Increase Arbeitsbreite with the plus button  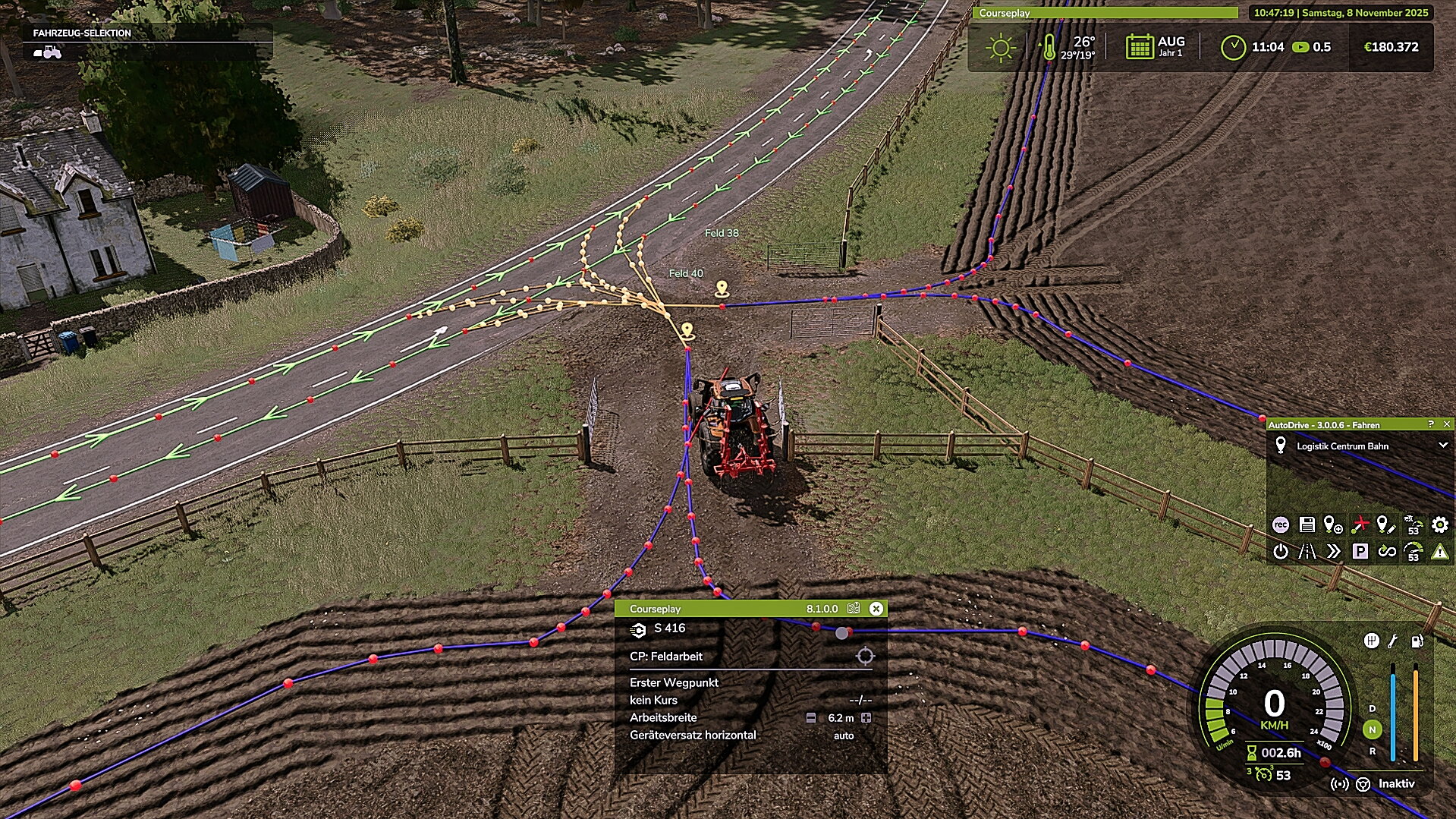[866, 718]
